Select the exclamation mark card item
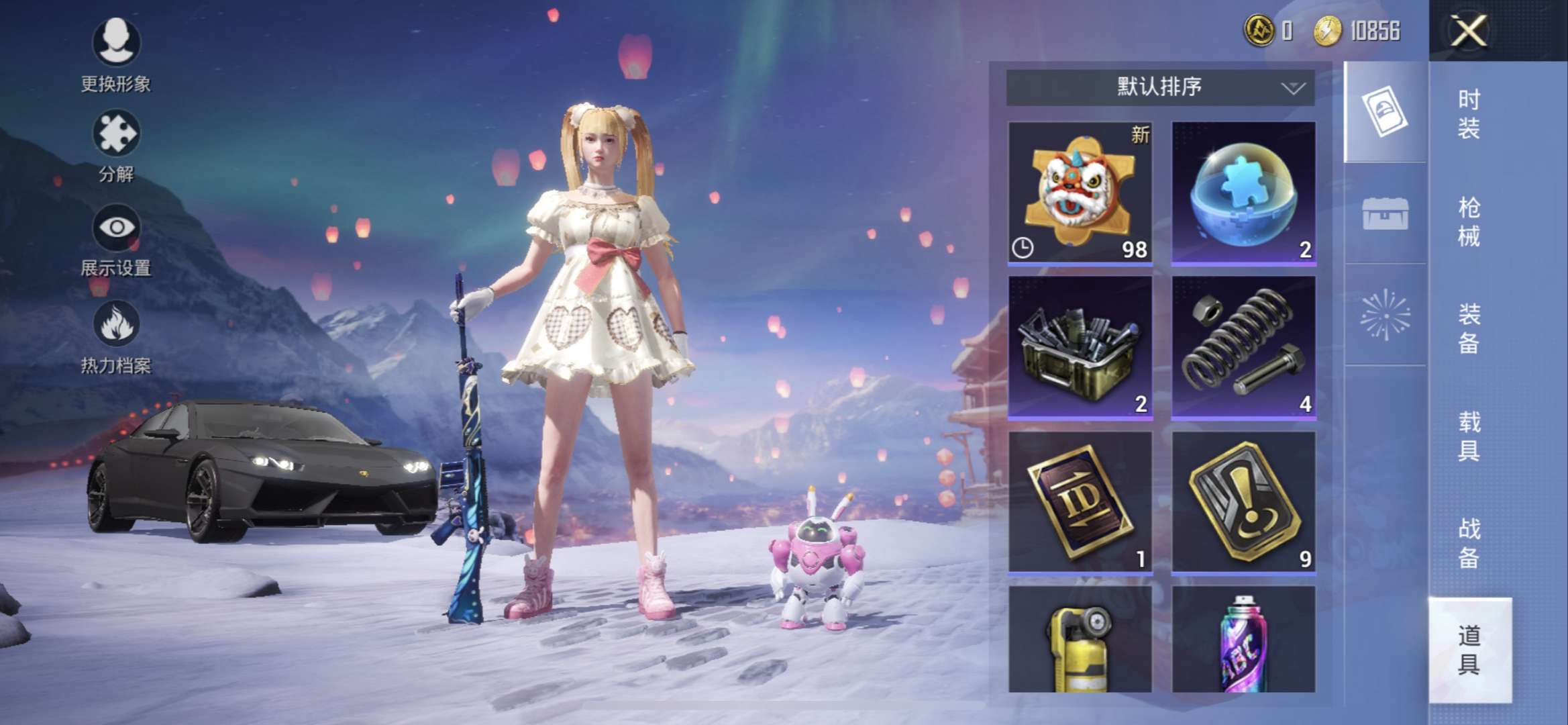Screen dimensions: 1568x725 [1243, 502]
